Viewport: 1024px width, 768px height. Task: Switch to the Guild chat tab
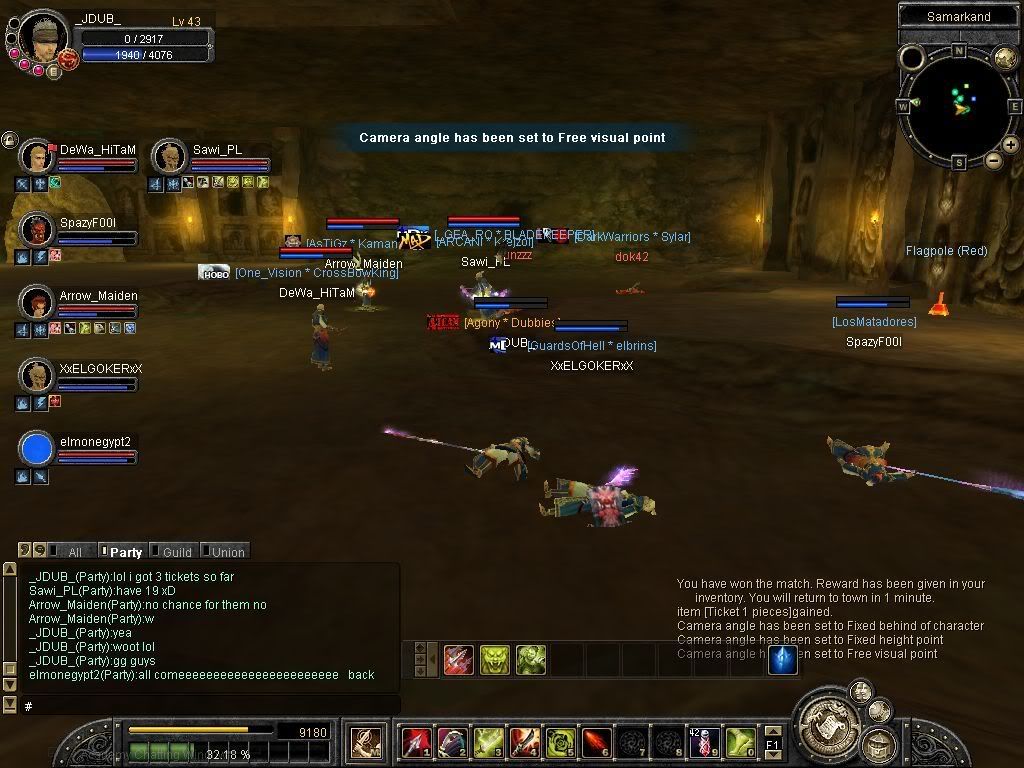click(176, 552)
